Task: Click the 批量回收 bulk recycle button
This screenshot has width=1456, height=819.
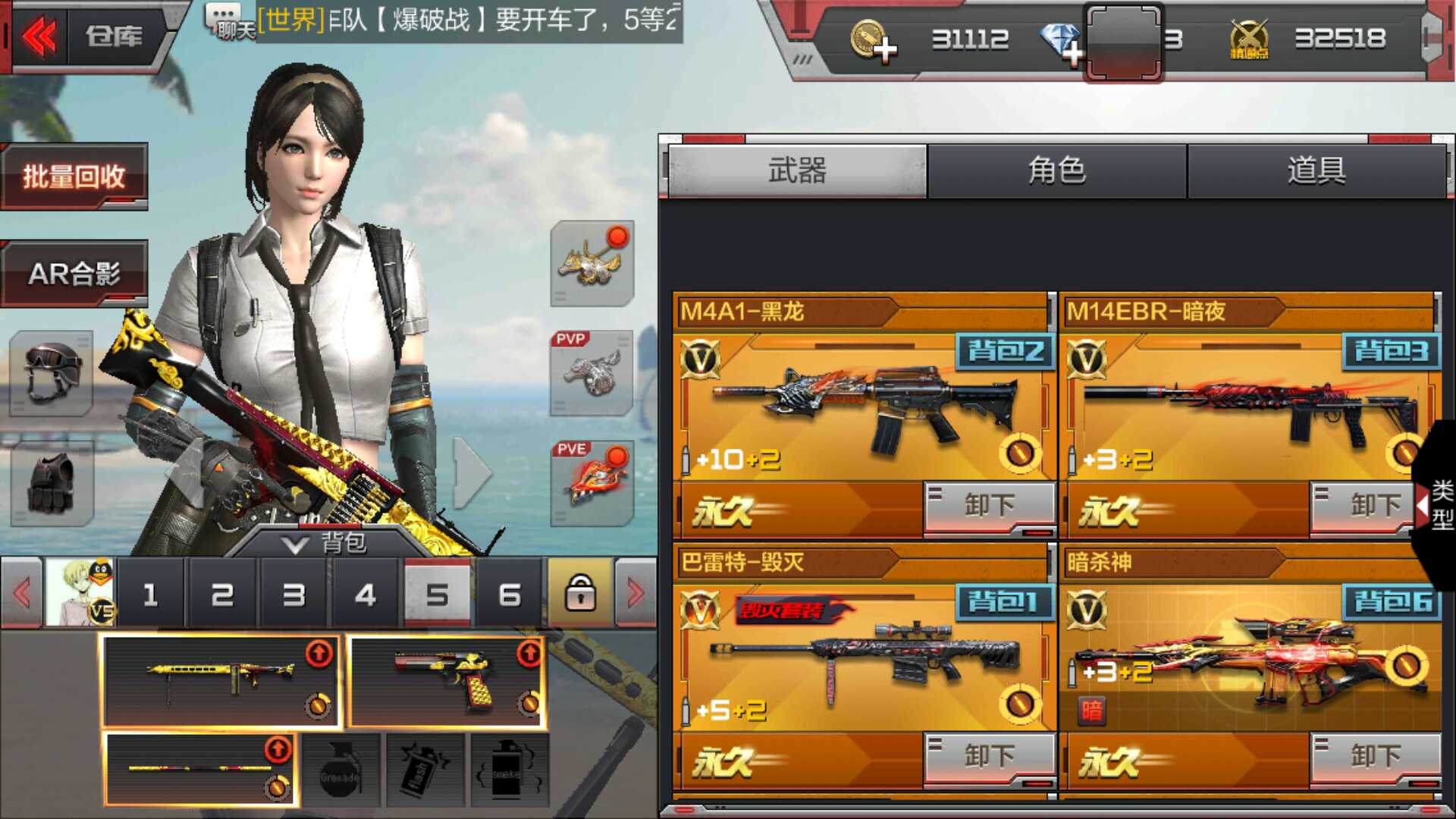Action: (74, 177)
